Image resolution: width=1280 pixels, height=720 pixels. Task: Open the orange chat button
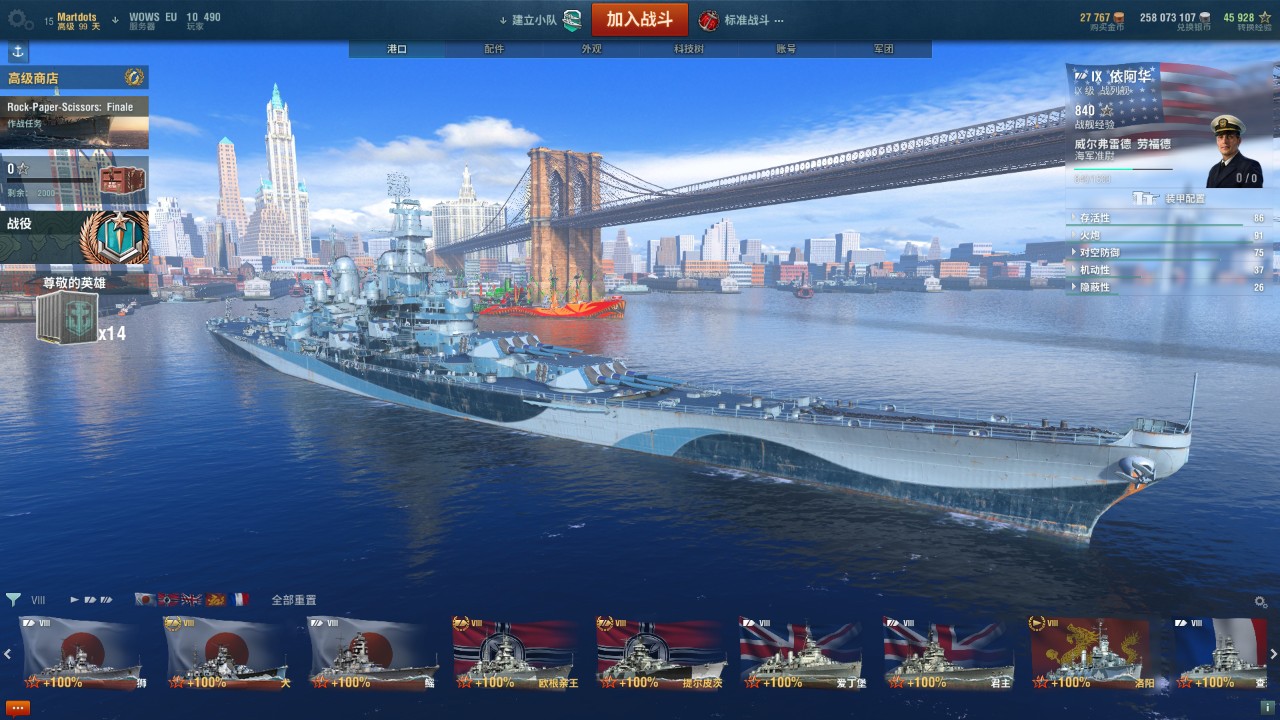tap(18, 707)
